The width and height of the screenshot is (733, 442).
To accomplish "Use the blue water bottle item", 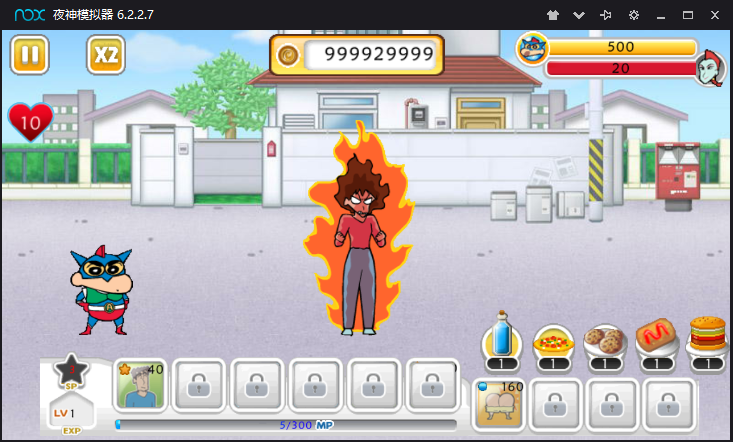I will [x=502, y=342].
